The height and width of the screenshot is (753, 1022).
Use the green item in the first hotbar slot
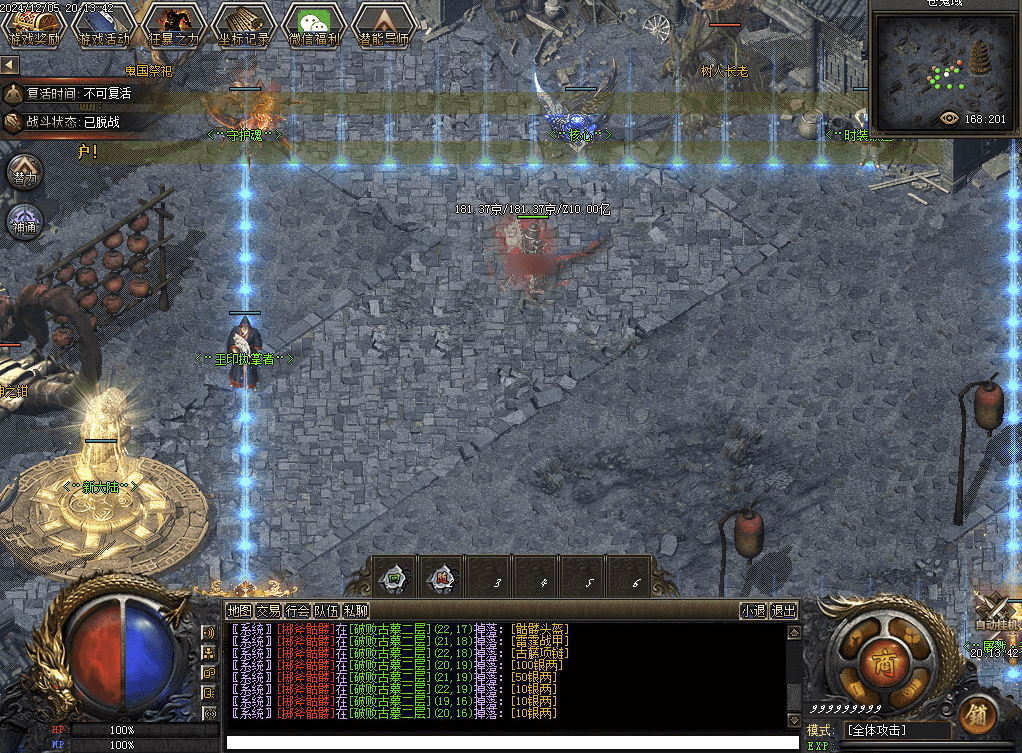click(x=394, y=578)
